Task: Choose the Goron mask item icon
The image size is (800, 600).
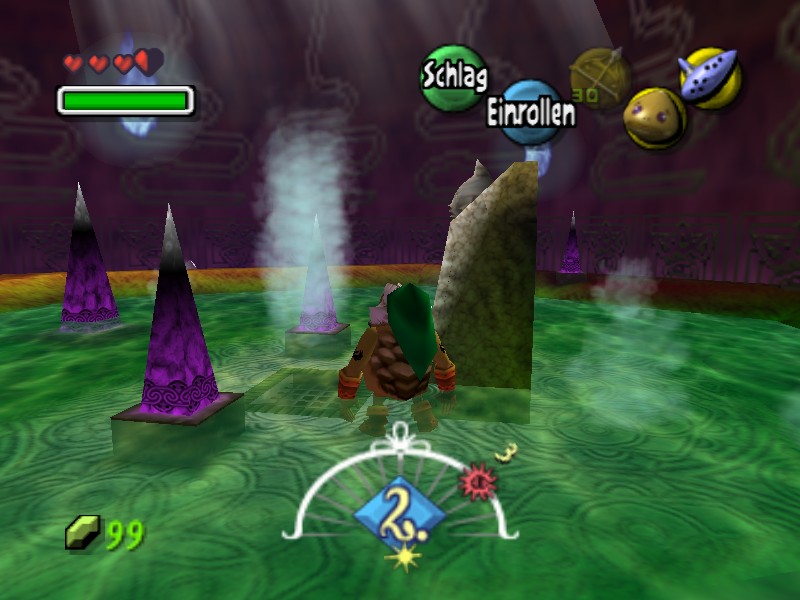Action: point(654,118)
